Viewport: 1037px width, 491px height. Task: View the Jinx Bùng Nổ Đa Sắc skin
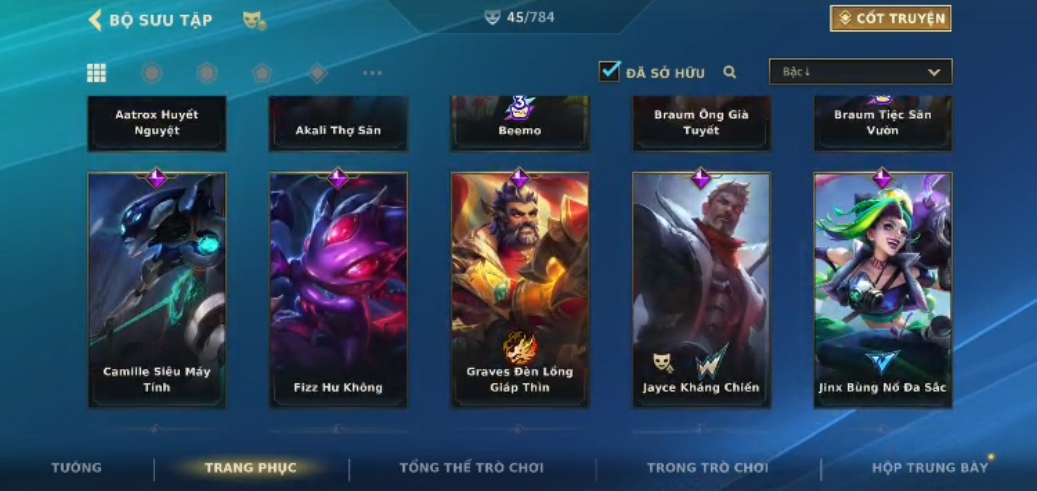882,290
